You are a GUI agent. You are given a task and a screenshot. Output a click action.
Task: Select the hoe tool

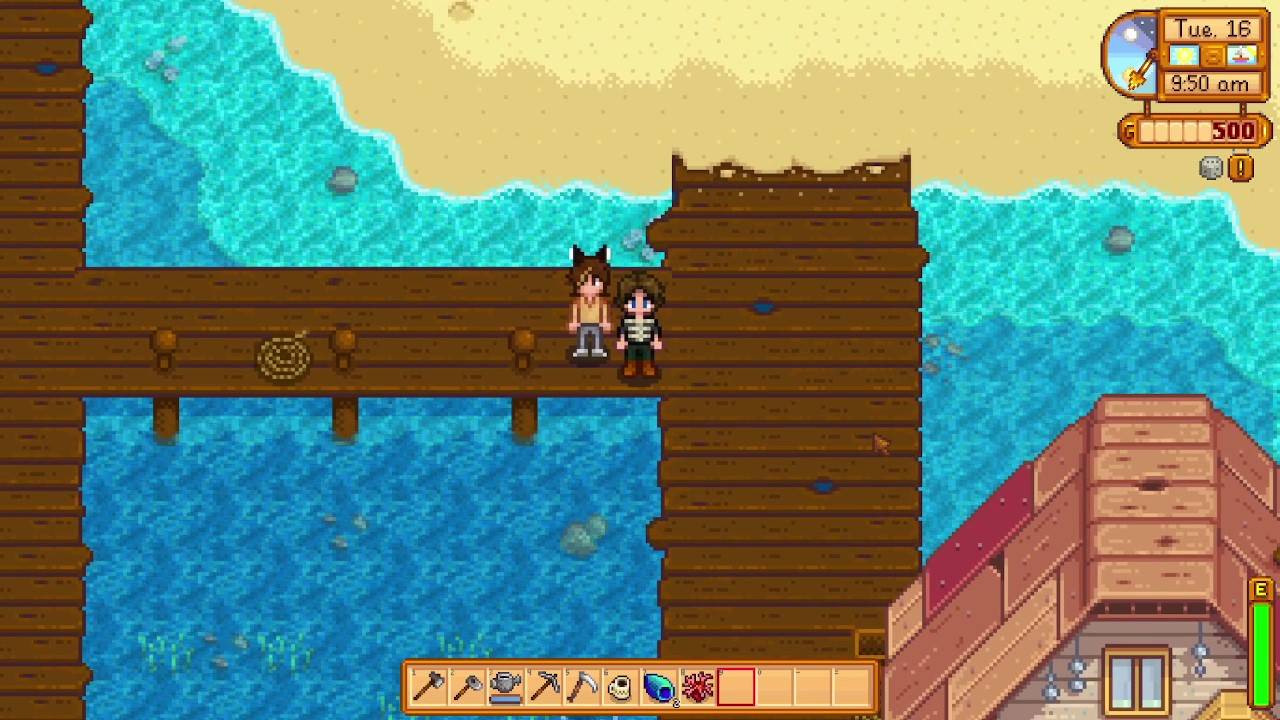(468, 686)
